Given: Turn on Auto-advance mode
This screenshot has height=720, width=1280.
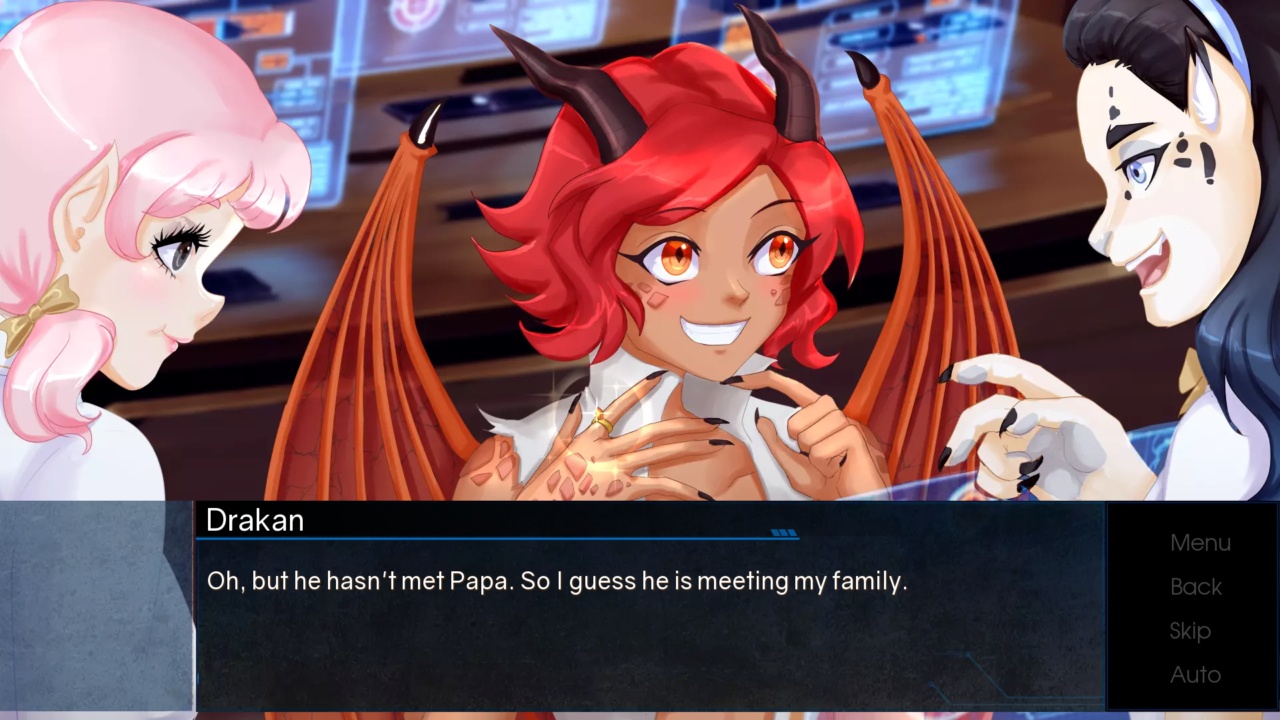Looking at the screenshot, I should tap(1195, 675).
